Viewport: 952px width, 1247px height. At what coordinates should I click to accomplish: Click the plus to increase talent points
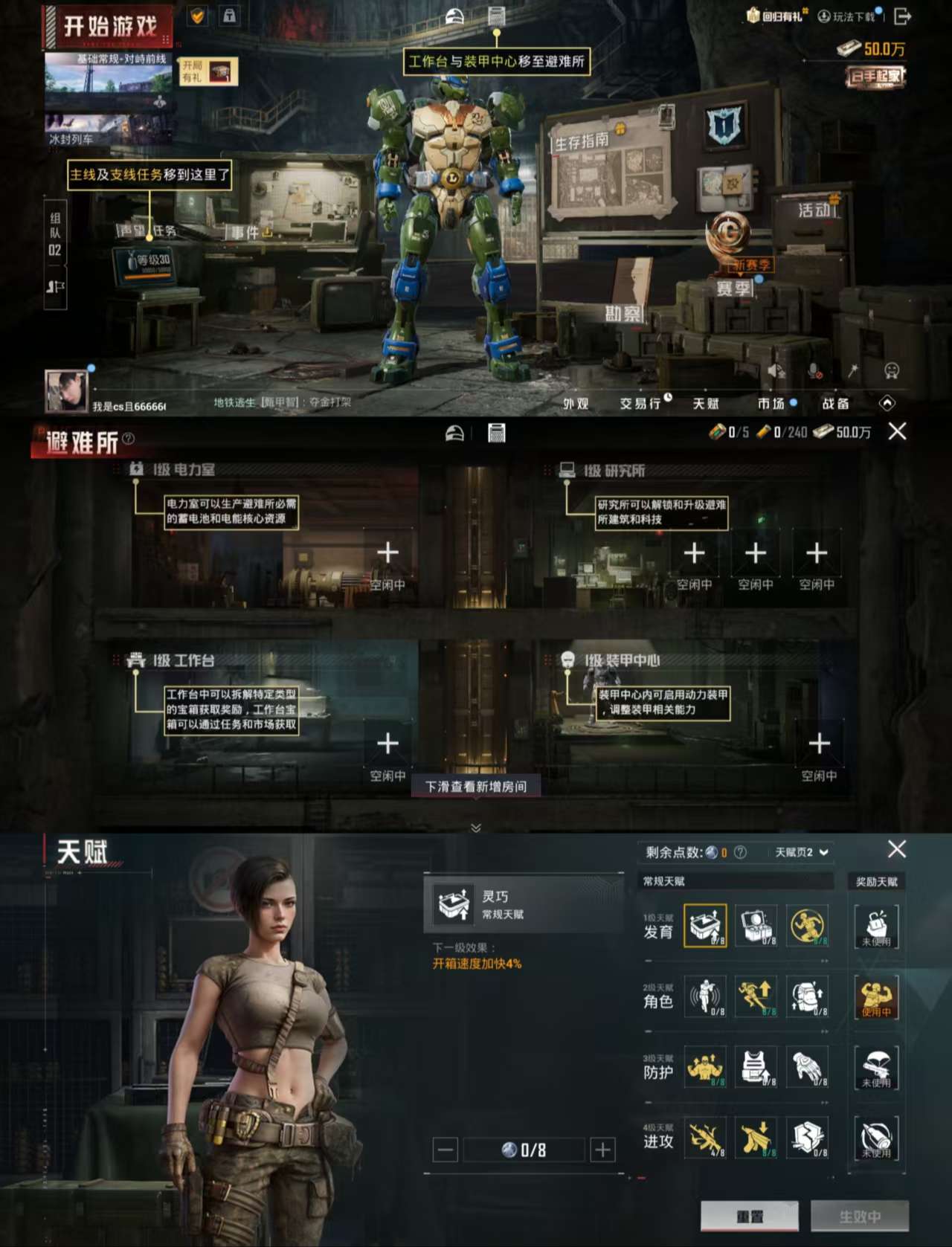click(x=602, y=1149)
